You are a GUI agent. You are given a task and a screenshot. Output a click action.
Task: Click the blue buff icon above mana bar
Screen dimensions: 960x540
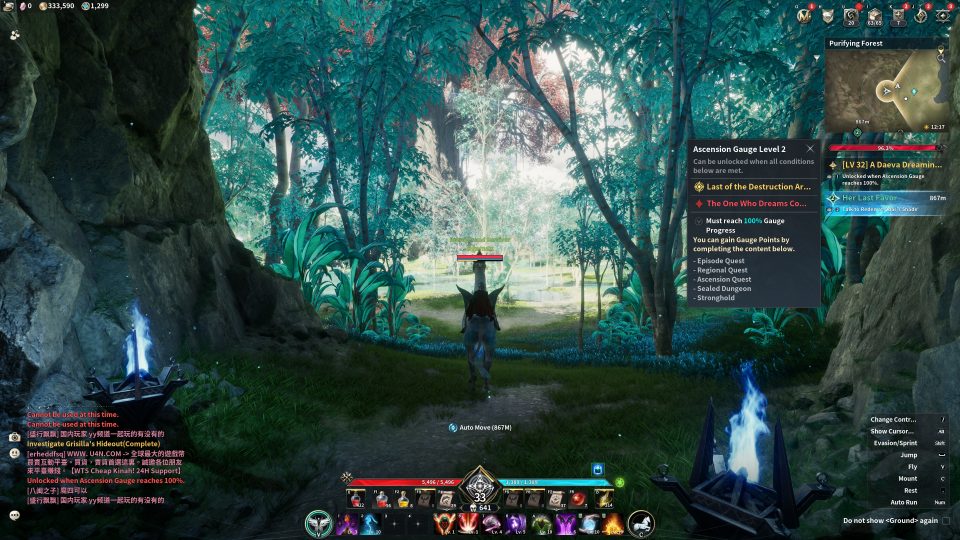597,468
